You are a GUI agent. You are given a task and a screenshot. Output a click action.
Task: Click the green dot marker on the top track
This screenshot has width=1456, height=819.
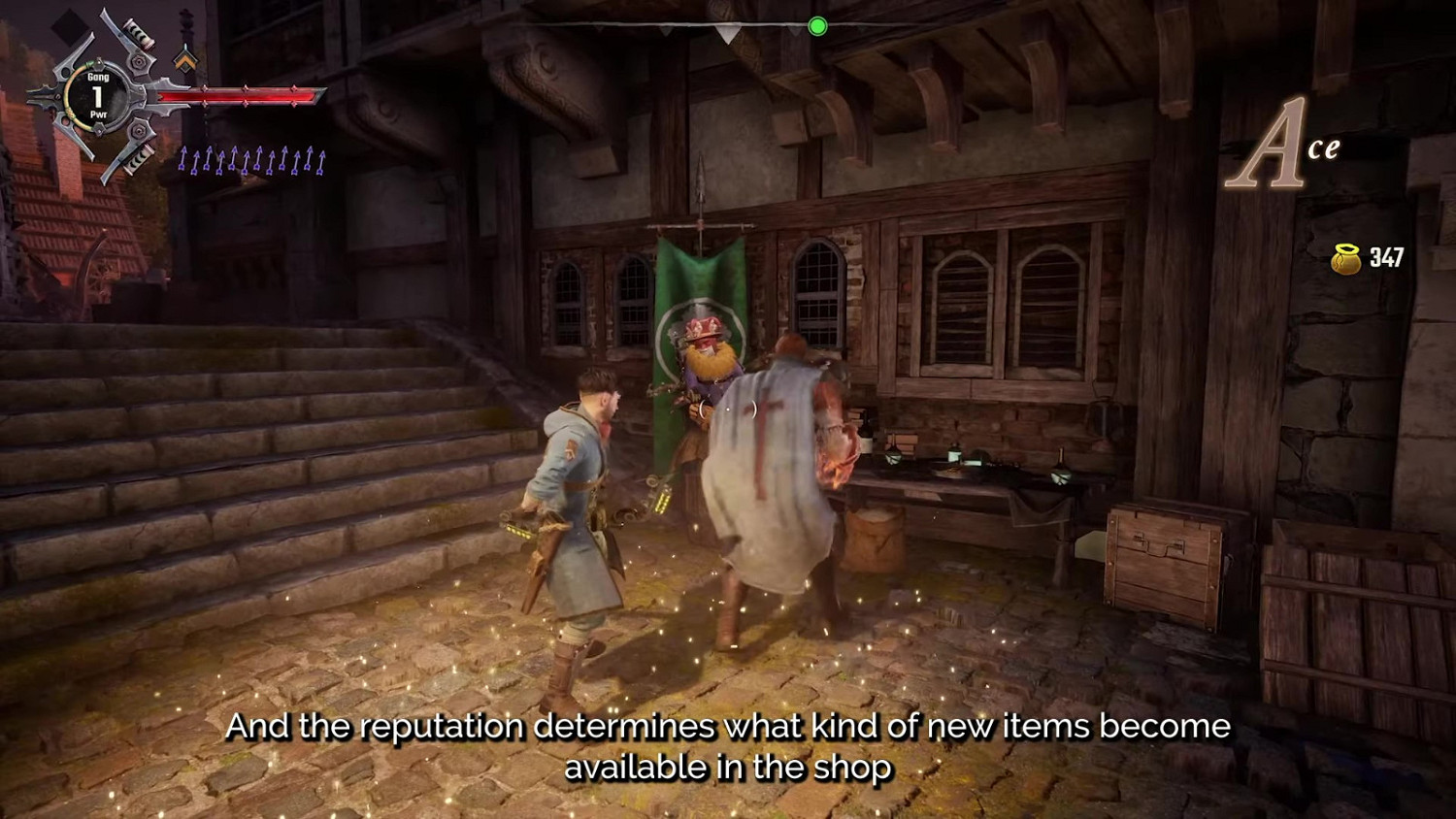tap(818, 27)
